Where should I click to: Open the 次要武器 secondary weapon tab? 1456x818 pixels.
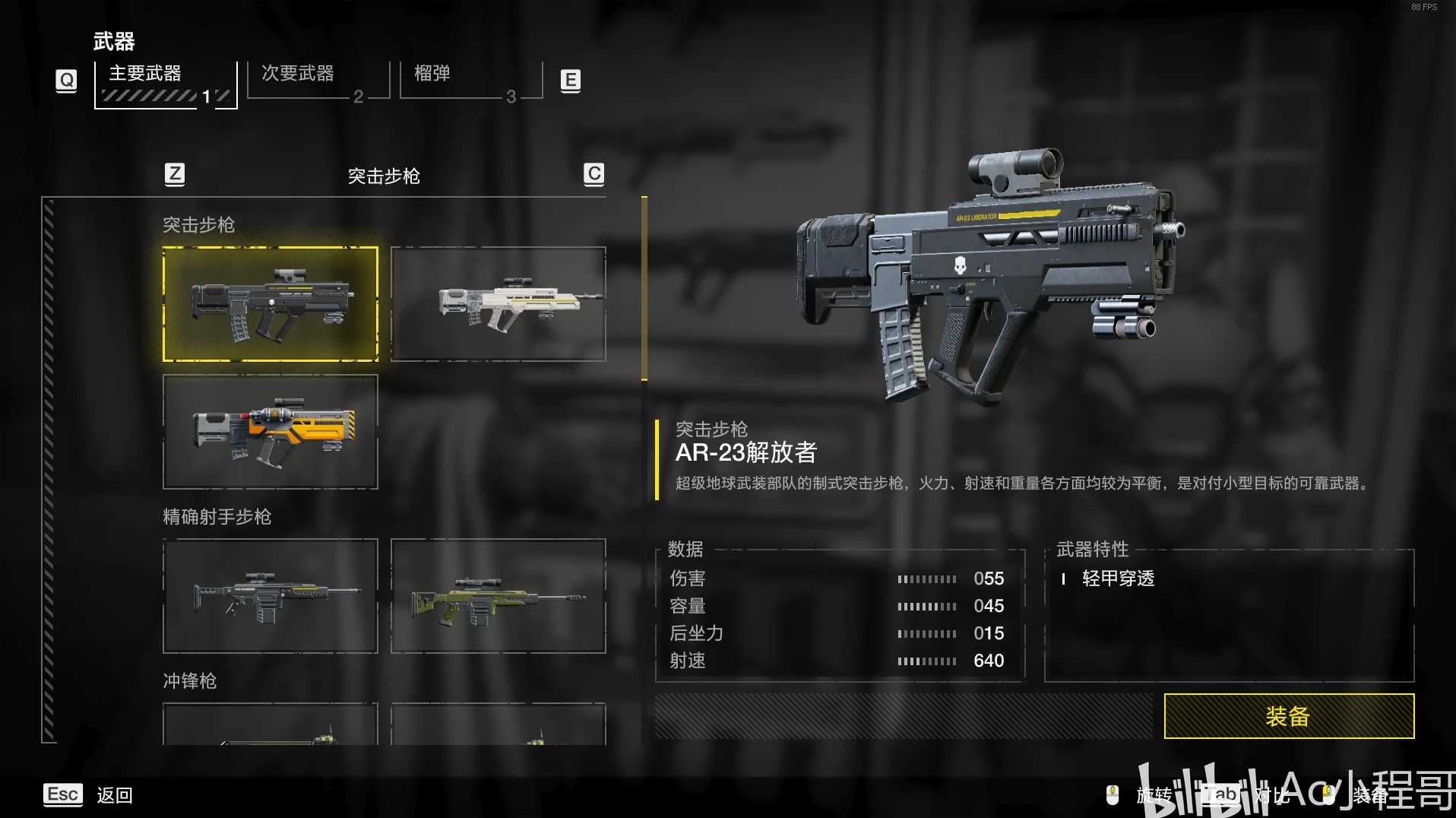click(x=318, y=81)
